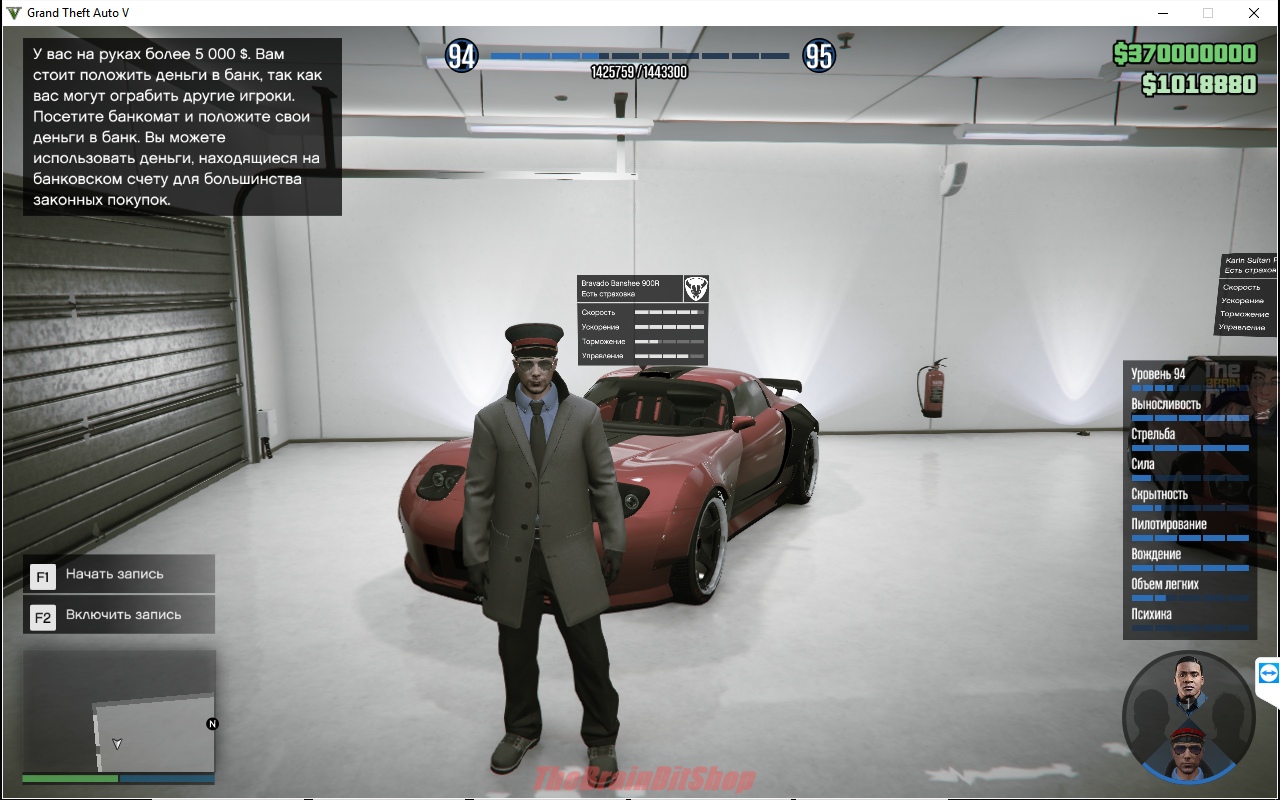Close the Grand Theft Auto V window

tap(1253, 13)
